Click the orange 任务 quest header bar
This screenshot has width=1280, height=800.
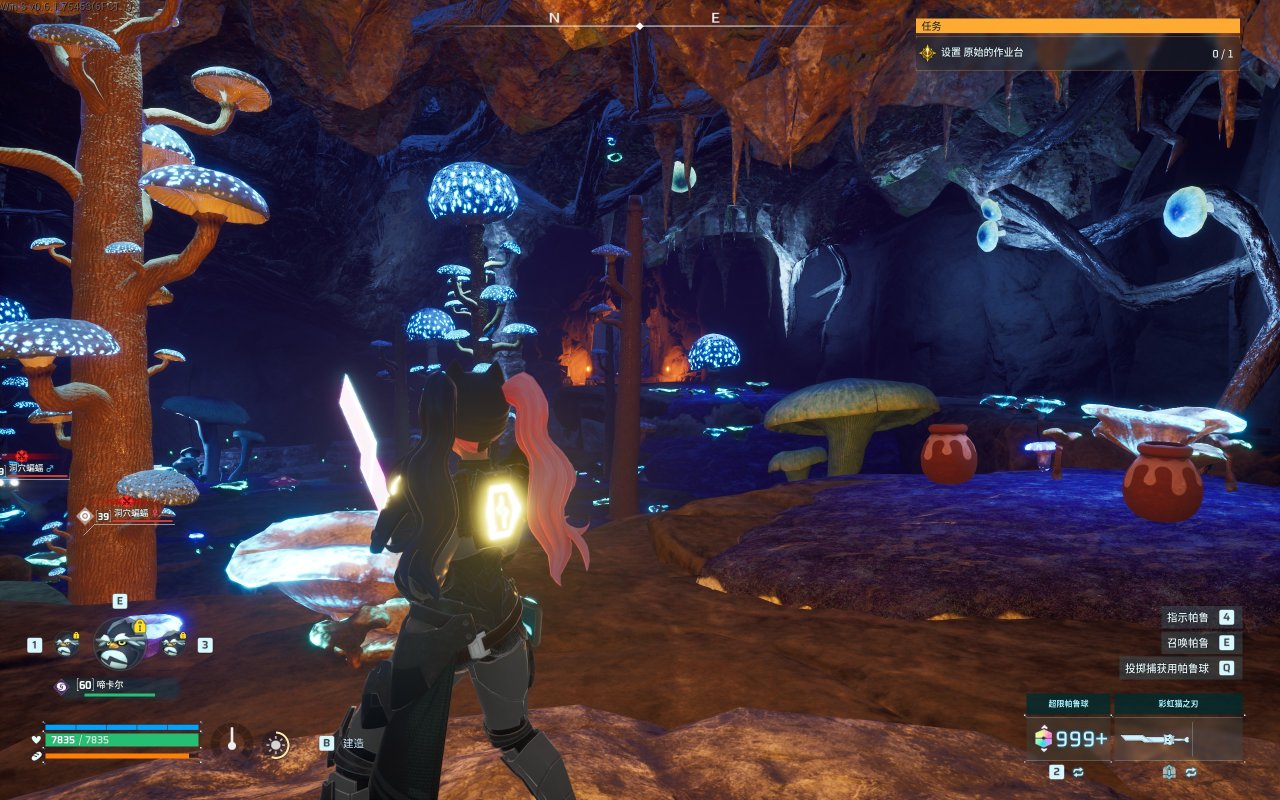[x=1077, y=26]
